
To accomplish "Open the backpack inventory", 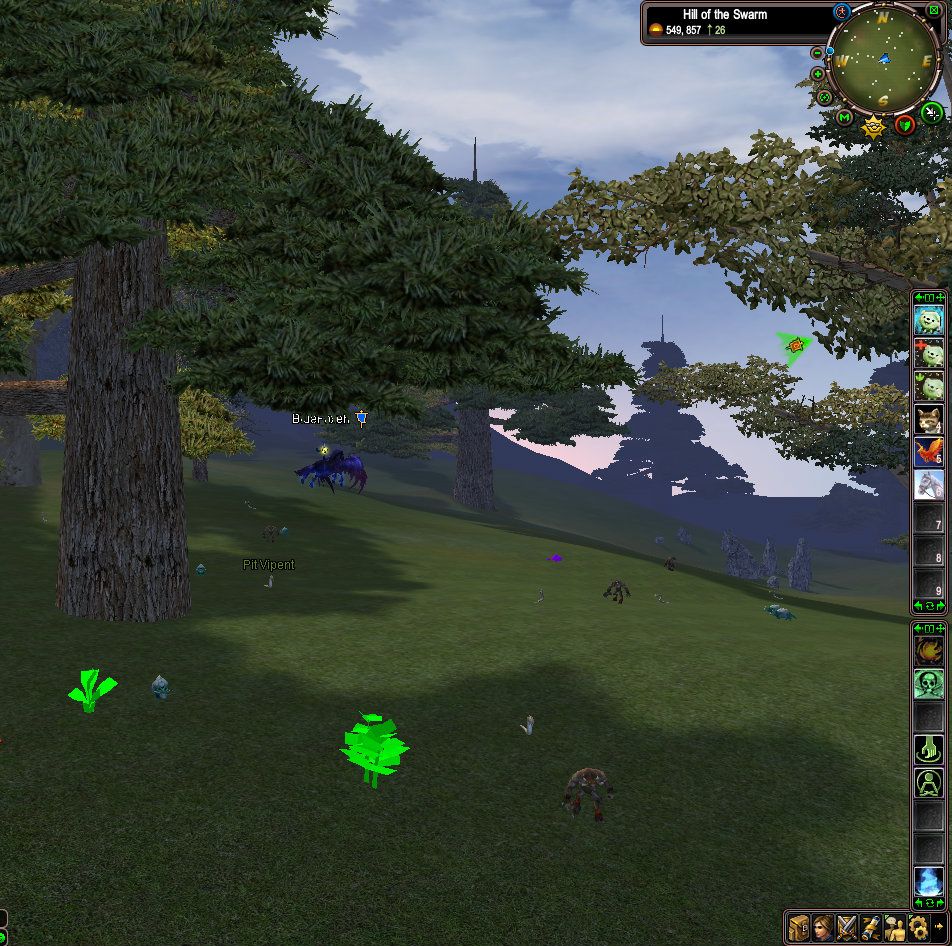I will click(798, 926).
